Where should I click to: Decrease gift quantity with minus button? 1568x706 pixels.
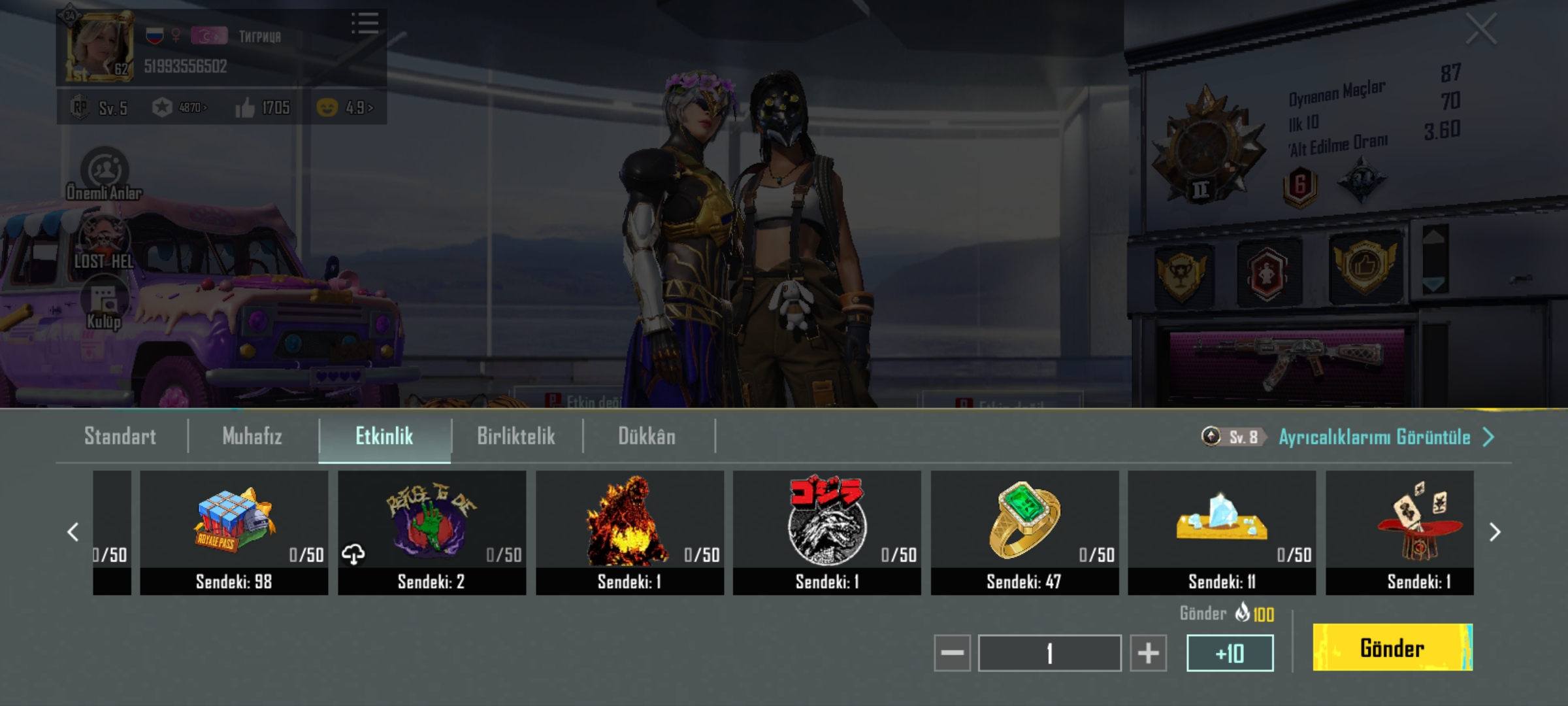click(x=952, y=652)
